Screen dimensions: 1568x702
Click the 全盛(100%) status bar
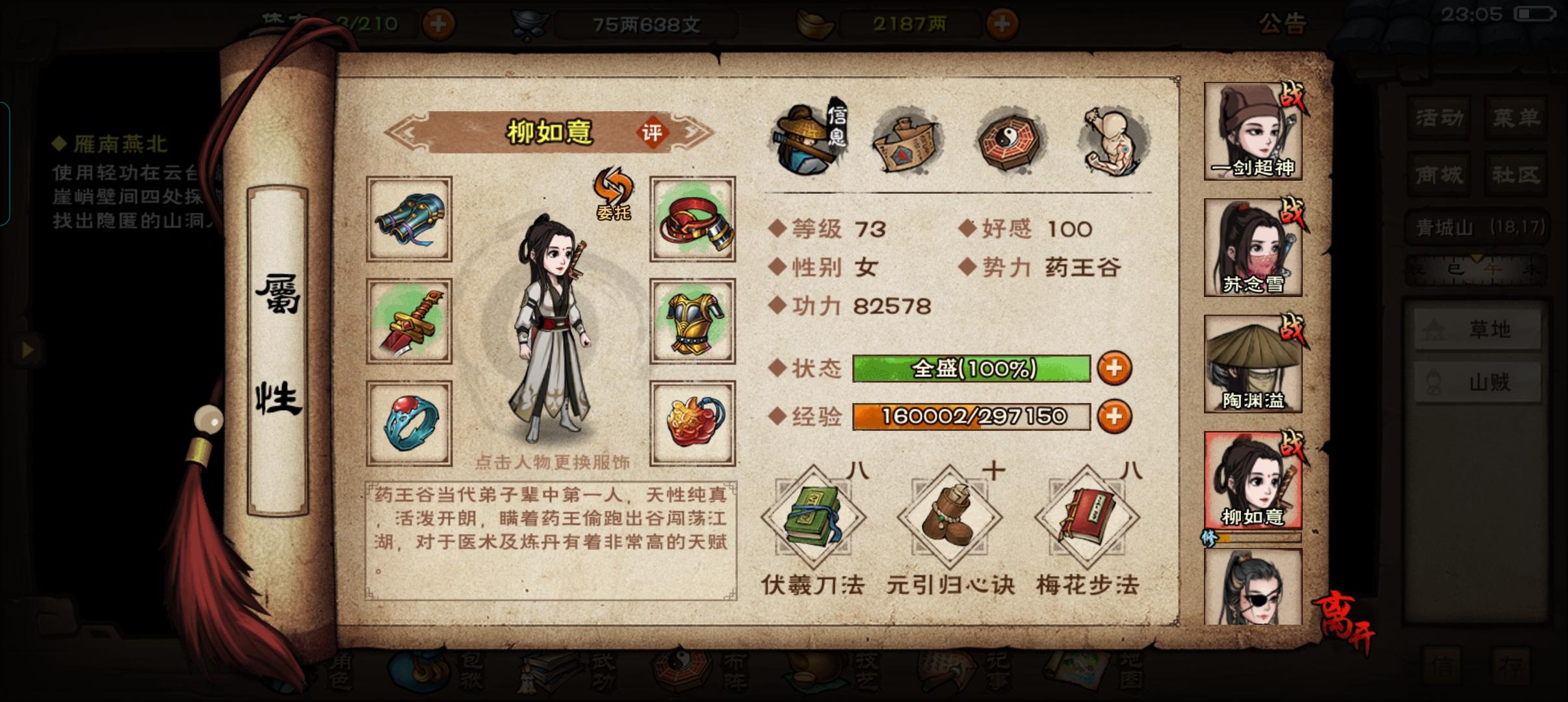pyautogui.click(x=972, y=369)
